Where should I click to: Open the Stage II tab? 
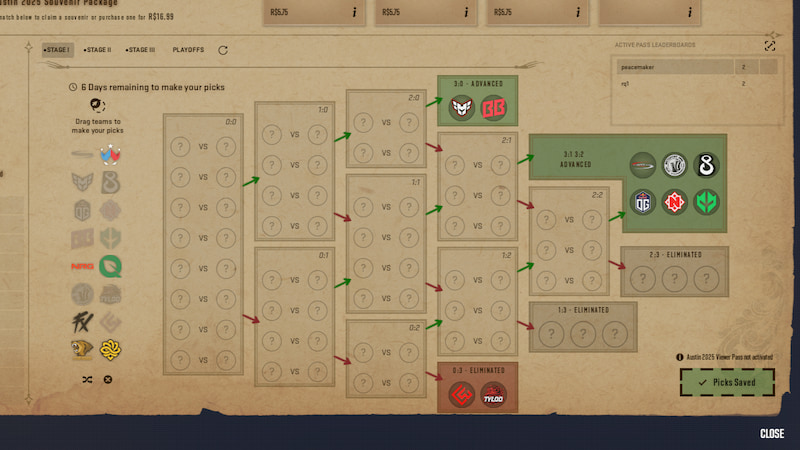click(x=97, y=50)
